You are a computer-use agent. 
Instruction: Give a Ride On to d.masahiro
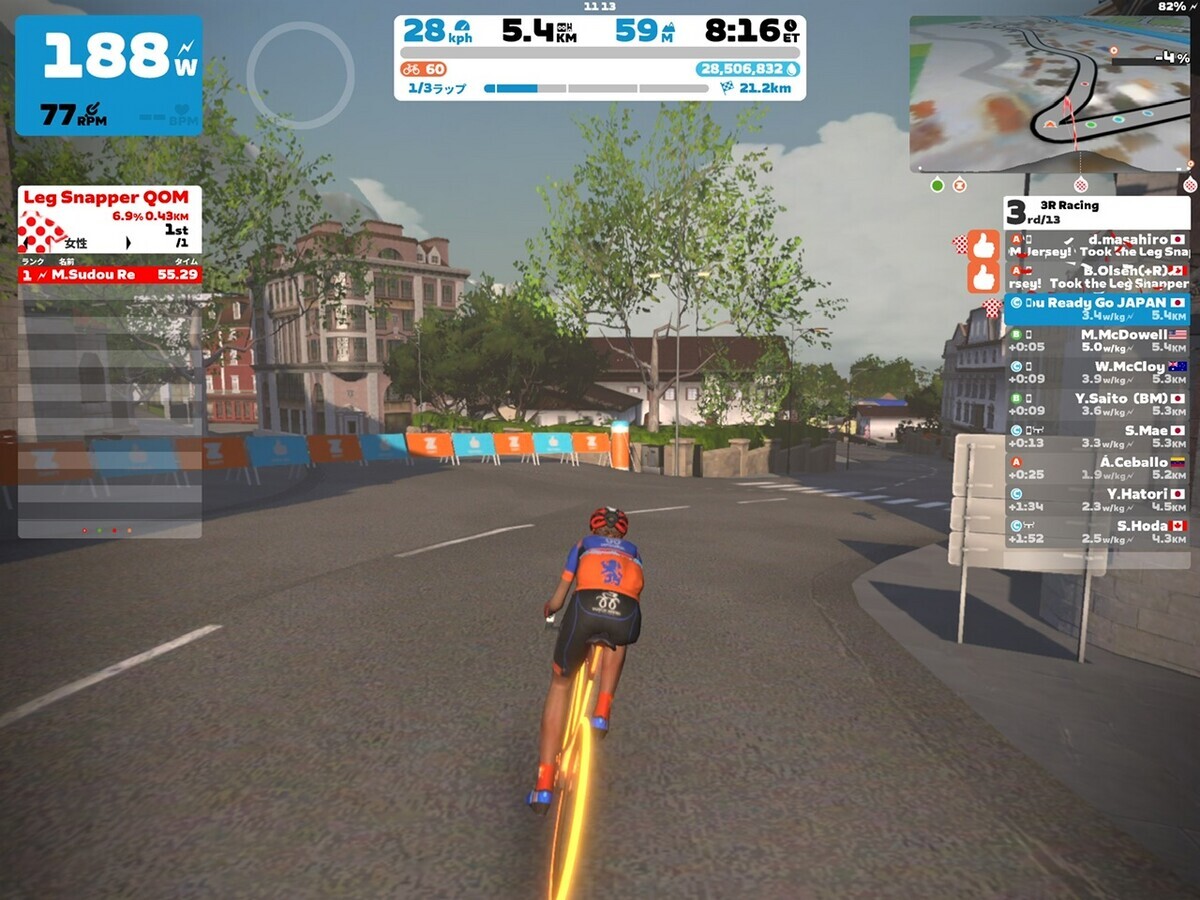[983, 246]
